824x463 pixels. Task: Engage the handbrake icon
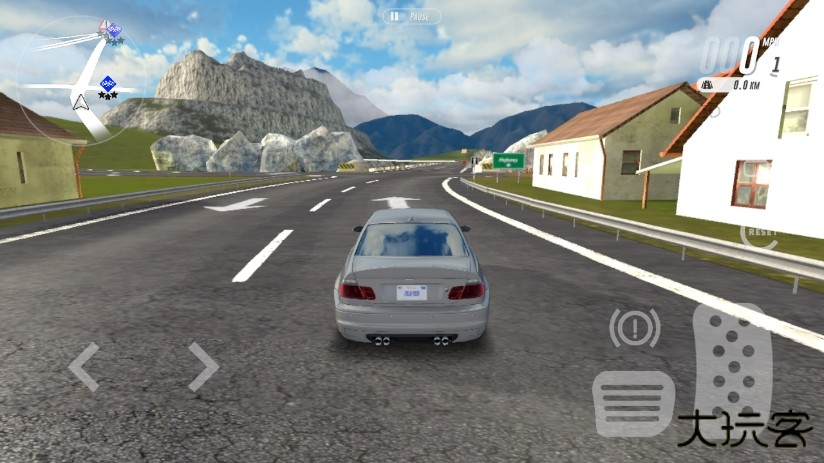tap(635, 328)
